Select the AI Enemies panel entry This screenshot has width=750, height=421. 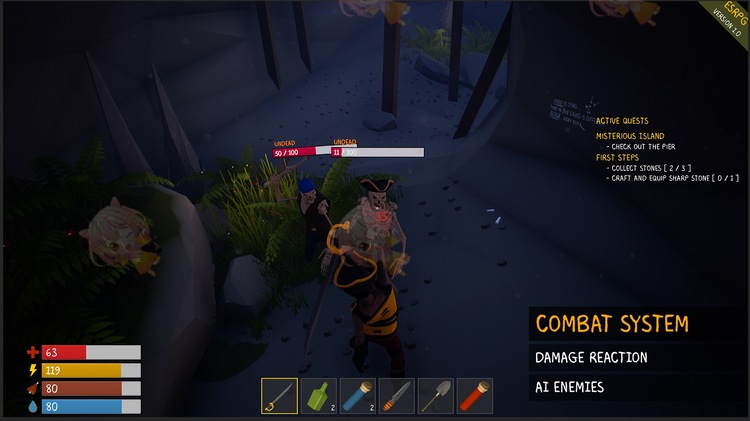(x=569, y=387)
